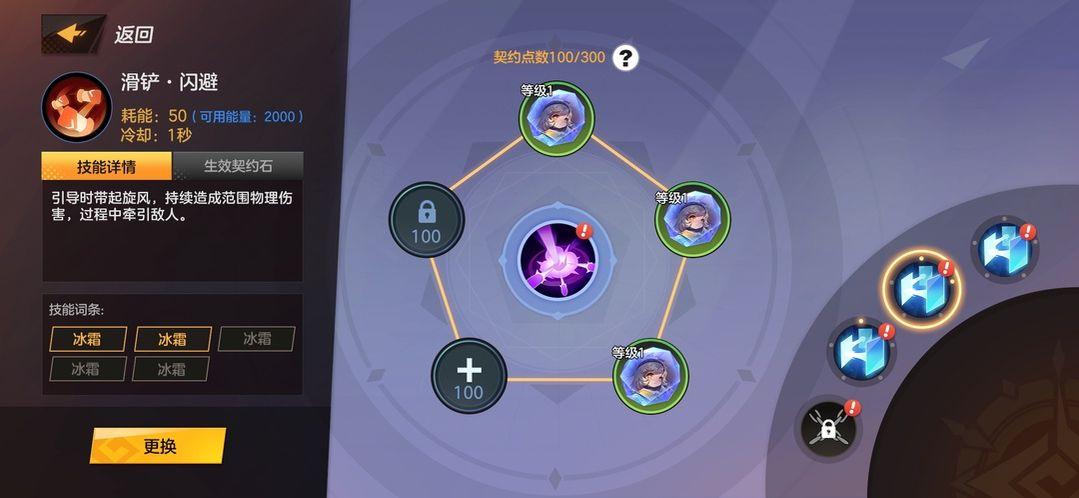Screen dimensions: 1079x498
Task: Select the locked crossed-swords skill icon
Action: (x=828, y=430)
